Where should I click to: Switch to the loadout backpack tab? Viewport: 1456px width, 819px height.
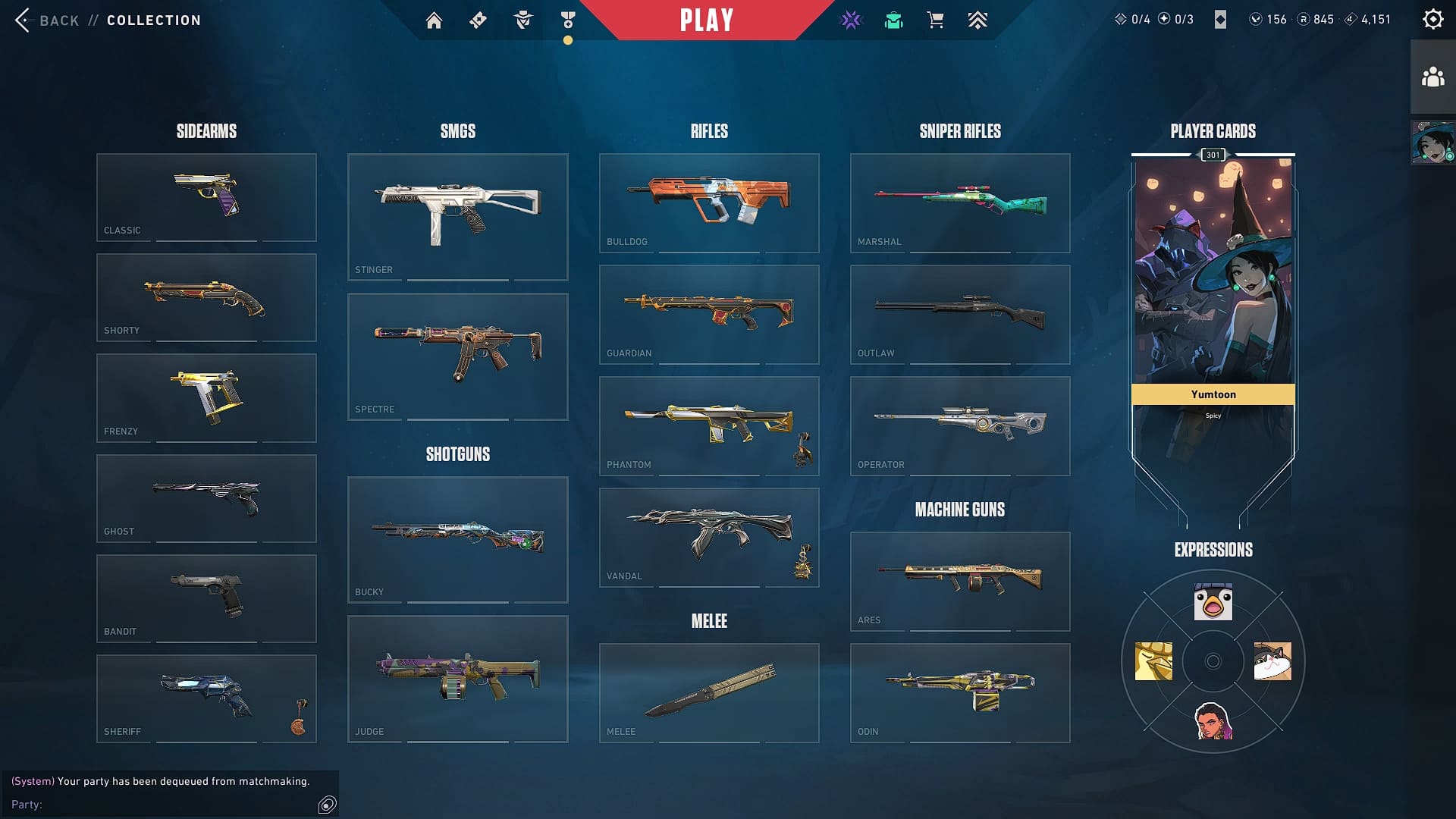(x=893, y=20)
